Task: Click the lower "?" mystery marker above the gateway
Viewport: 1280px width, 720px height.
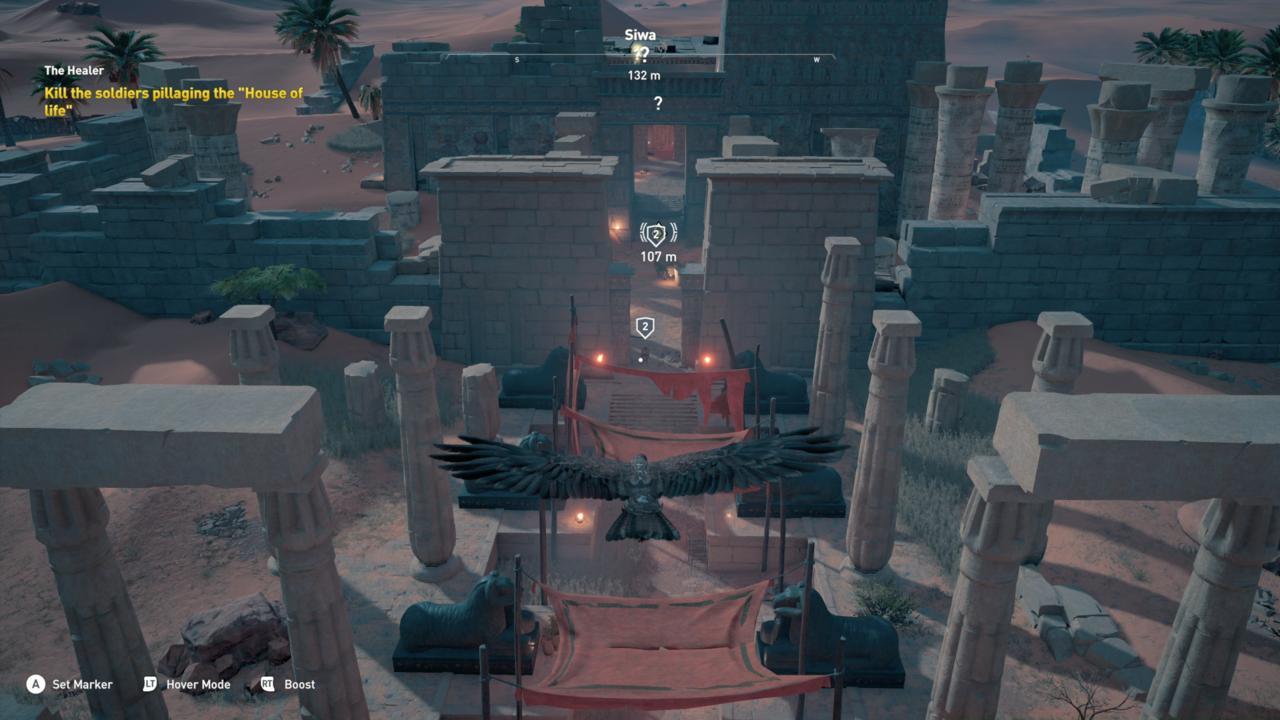Action: pos(657,102)
